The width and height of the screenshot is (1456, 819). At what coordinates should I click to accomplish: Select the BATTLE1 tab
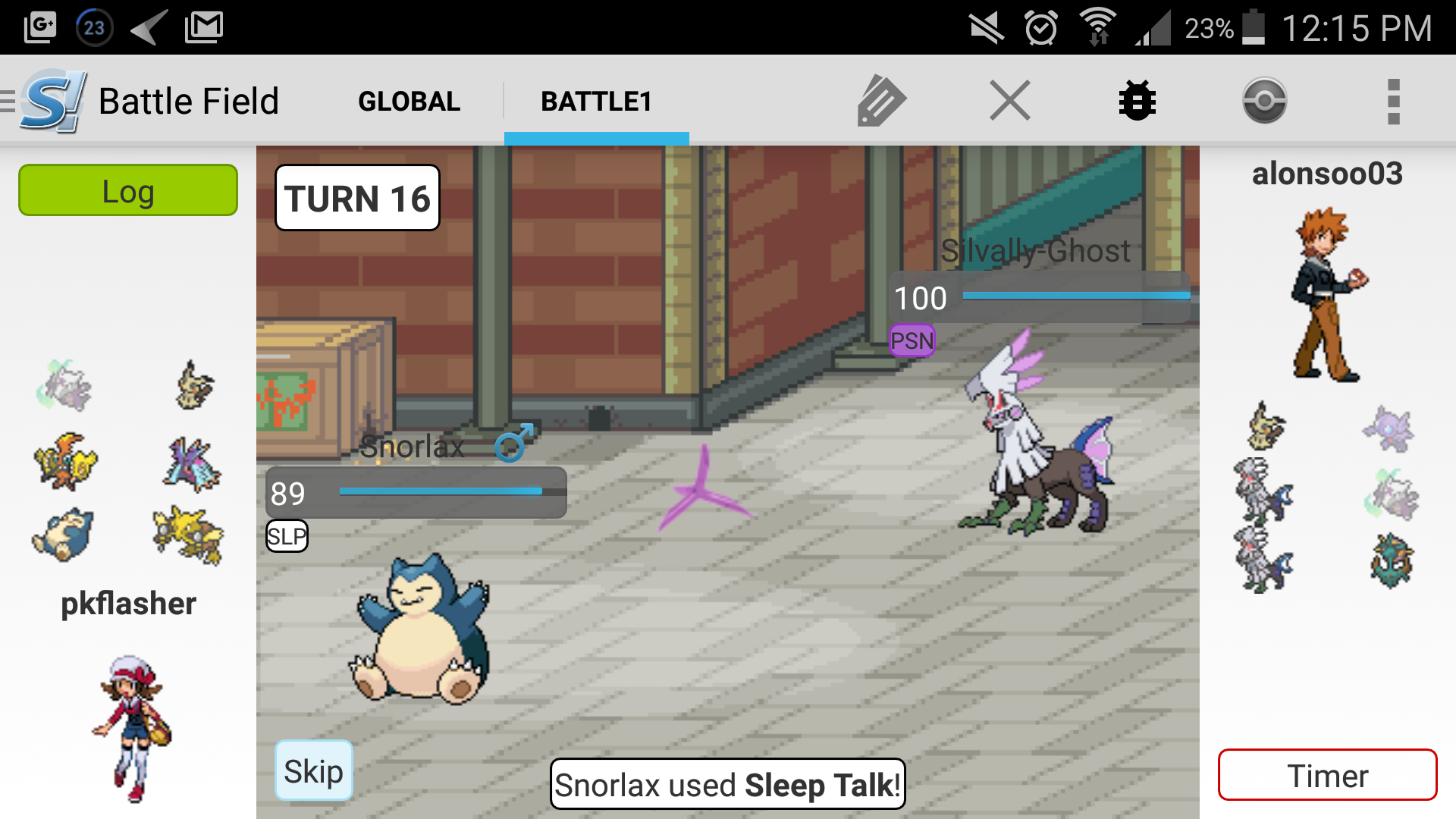click(x=596, y=101)
